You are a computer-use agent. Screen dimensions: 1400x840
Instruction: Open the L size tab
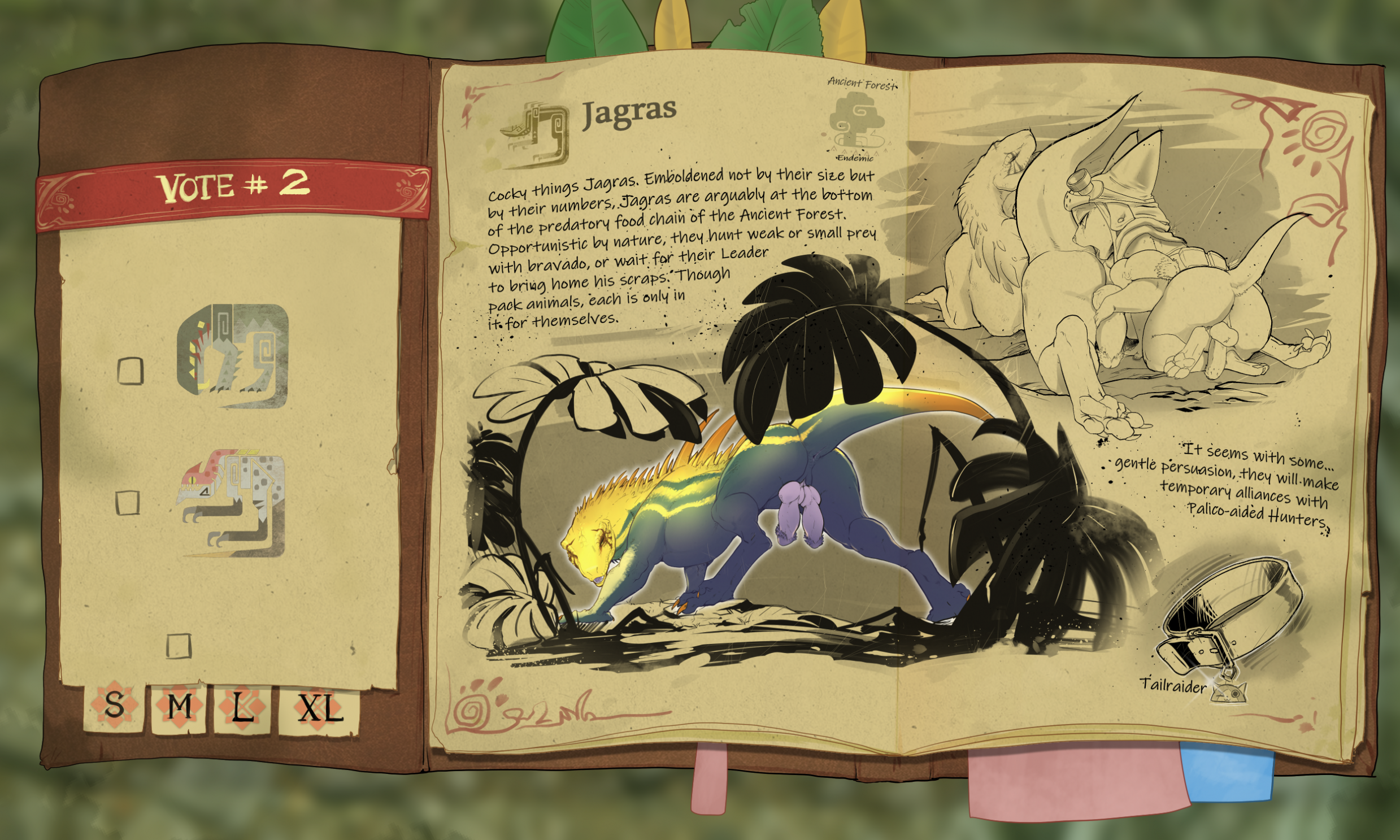[x=242, y=709]
